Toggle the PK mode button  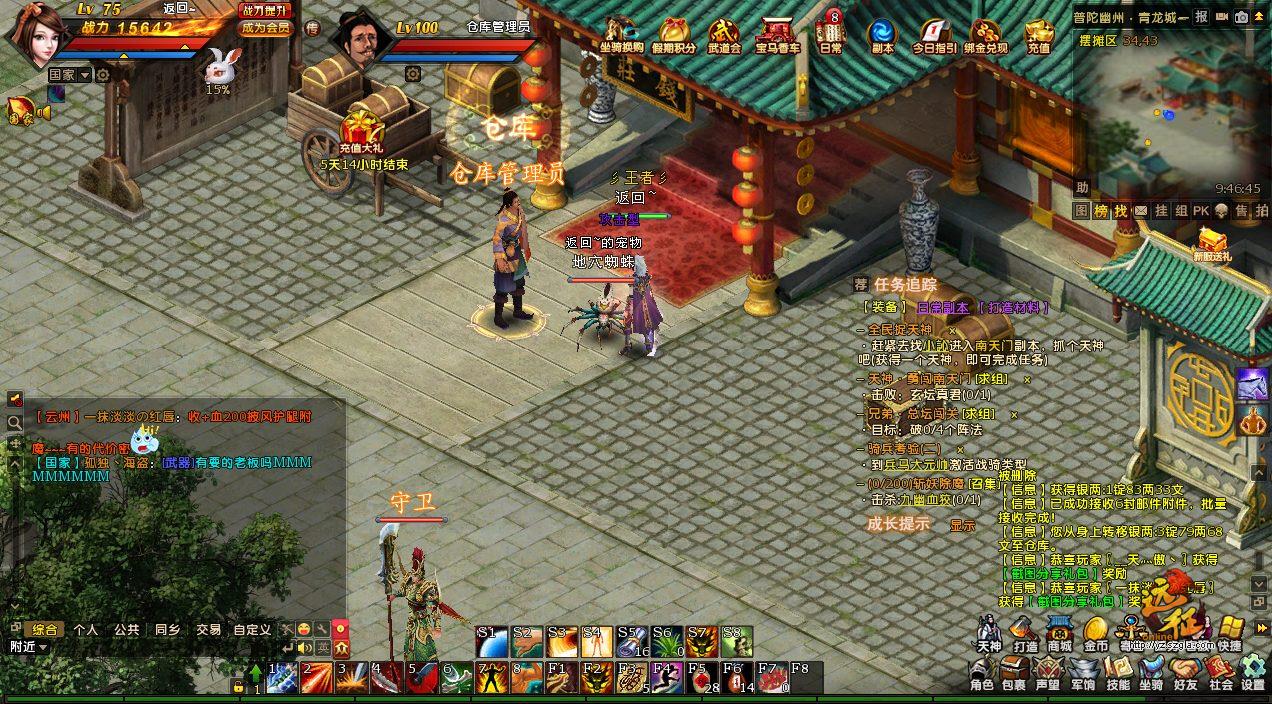click(x=1200, y=211)
